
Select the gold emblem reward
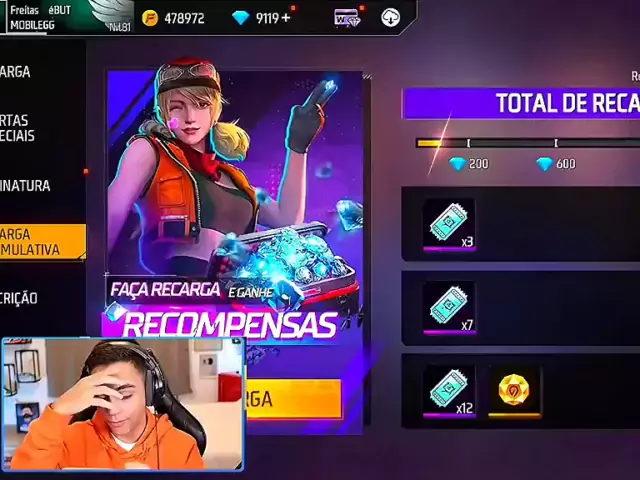pos(514,390)
